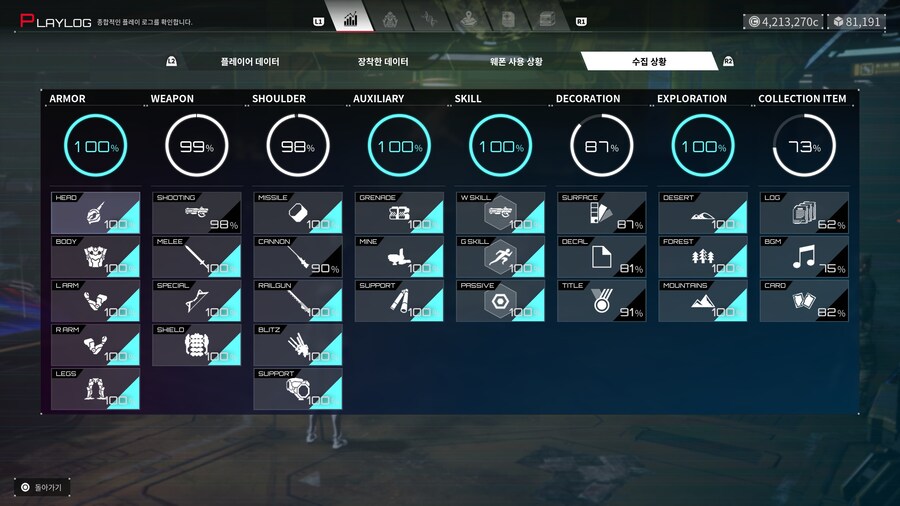Image resolution: width=900 pixels, height=506 pixels.
Task: Select the SHOOTING weapon tile
Action: tap(196, 213)
